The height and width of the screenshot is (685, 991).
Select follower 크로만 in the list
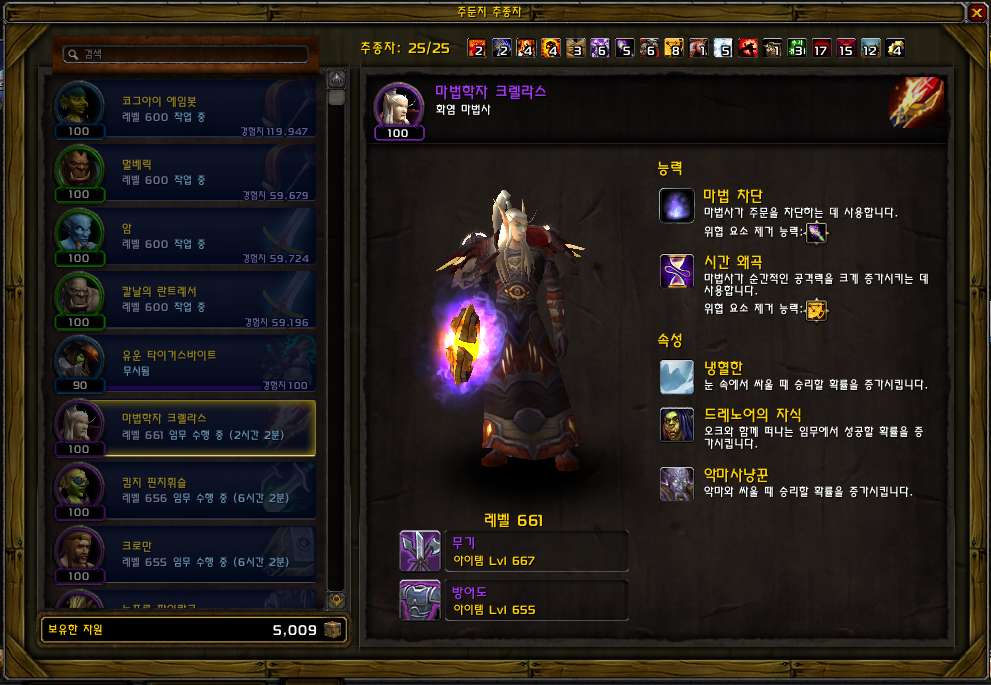pos(185,555)
